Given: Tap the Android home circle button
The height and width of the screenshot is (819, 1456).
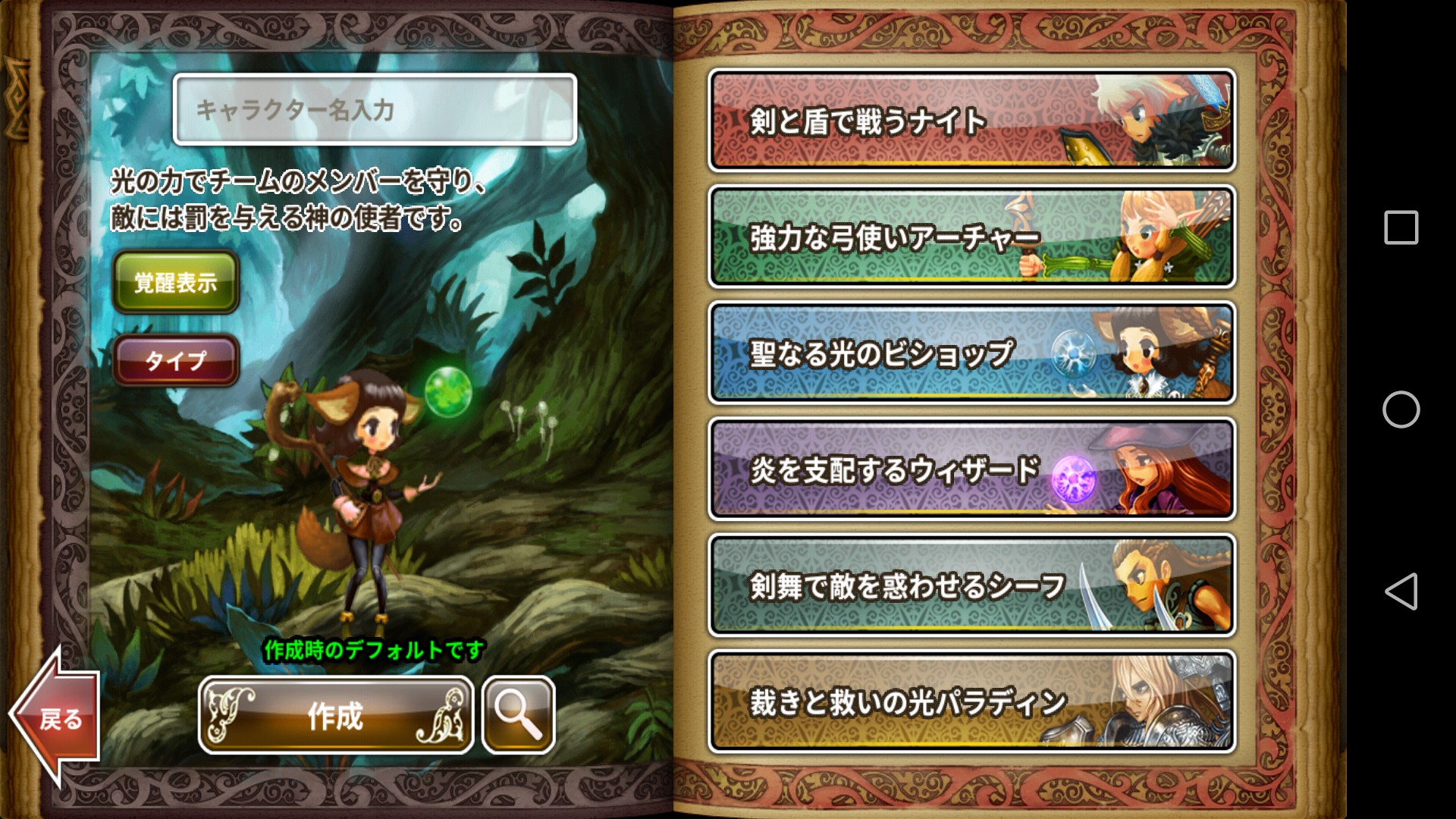Looking at the screenshot, I should [x=1401, y=409].
